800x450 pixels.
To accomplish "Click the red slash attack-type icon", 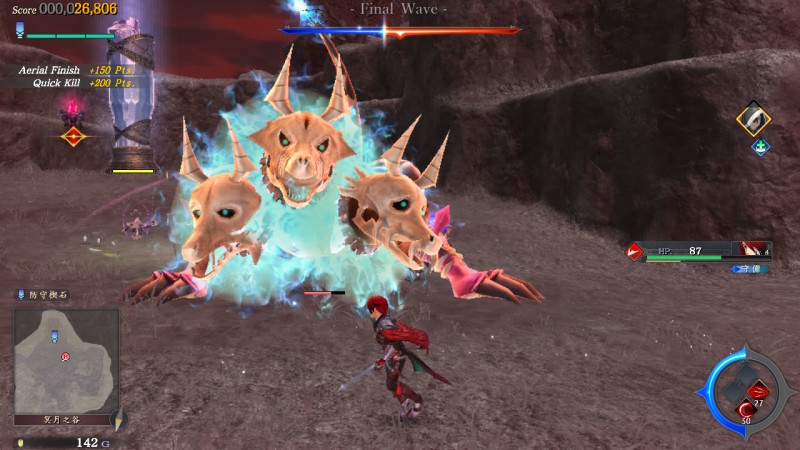I will pyautogui.click(x=634, y=251).
